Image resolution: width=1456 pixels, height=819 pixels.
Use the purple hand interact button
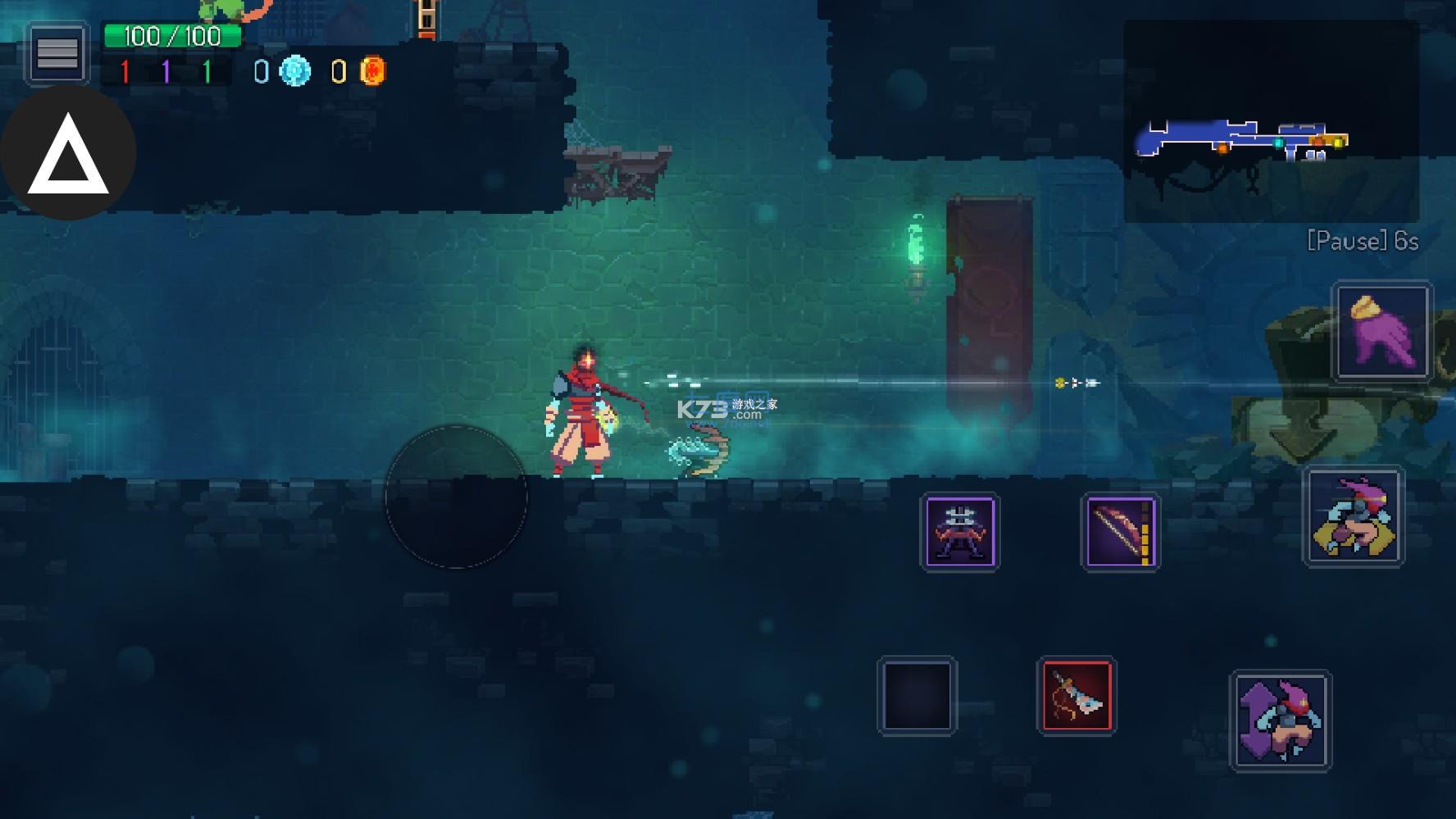click(x=1382, y=331)
